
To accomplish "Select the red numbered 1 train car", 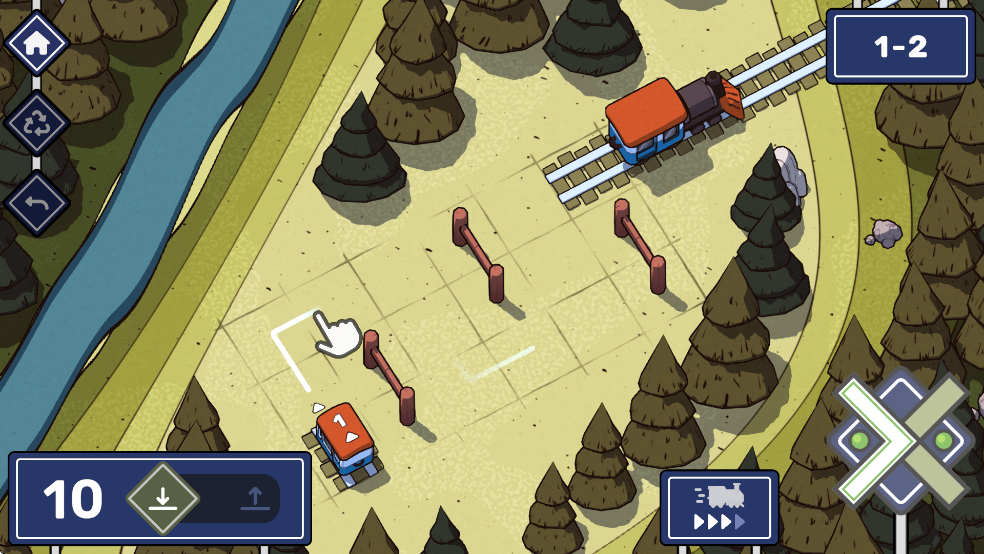I will point(345,438).
